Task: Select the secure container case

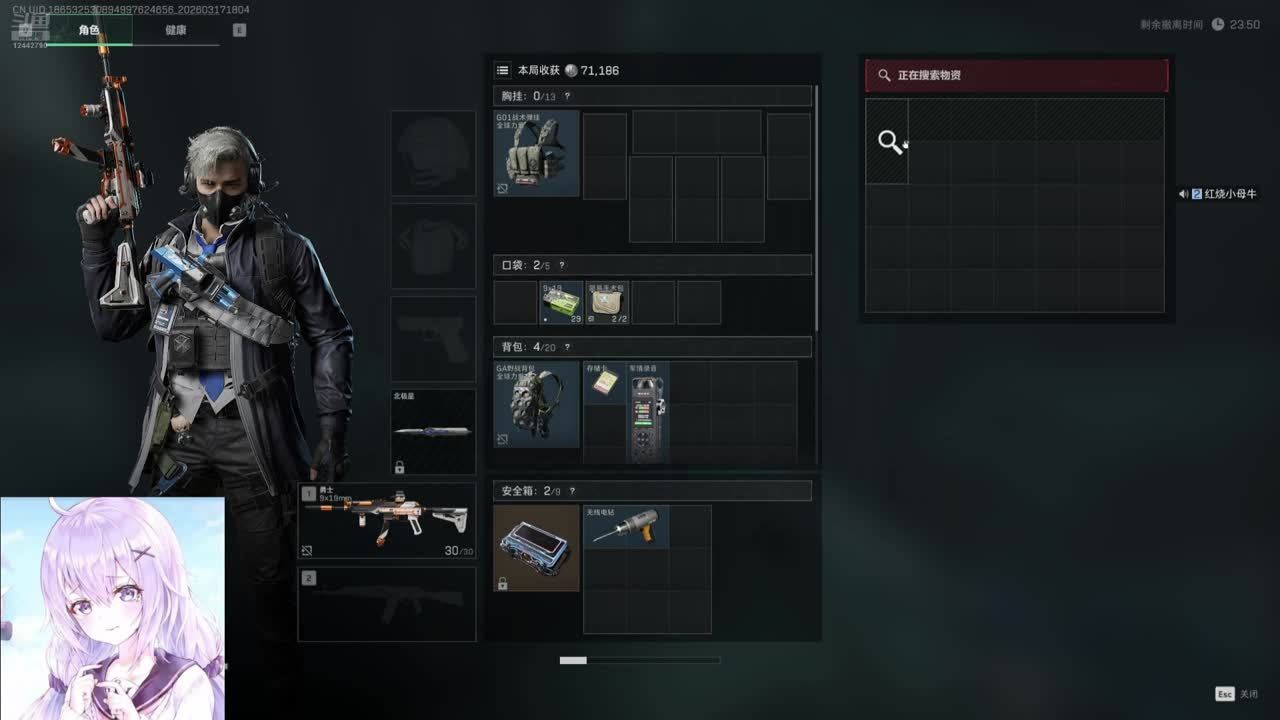Action: pos(537,548)
